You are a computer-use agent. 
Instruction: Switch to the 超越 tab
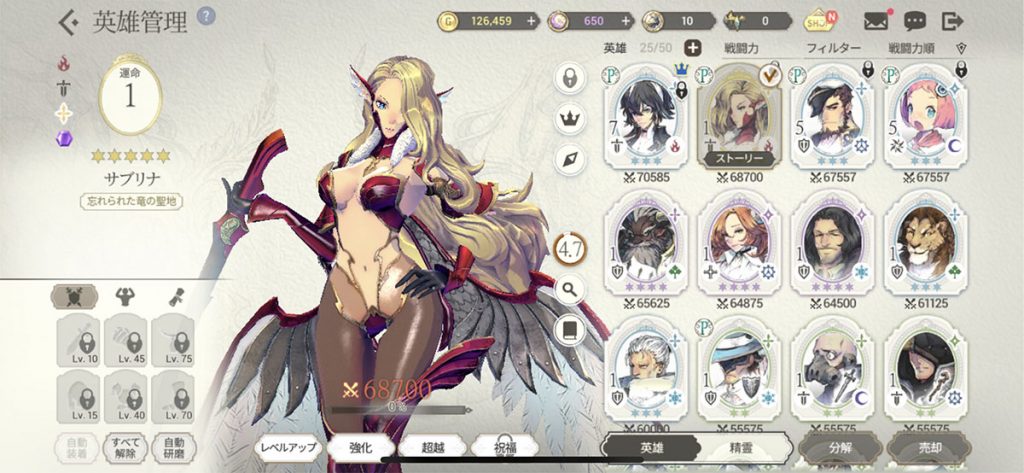(x=431, y=447)
